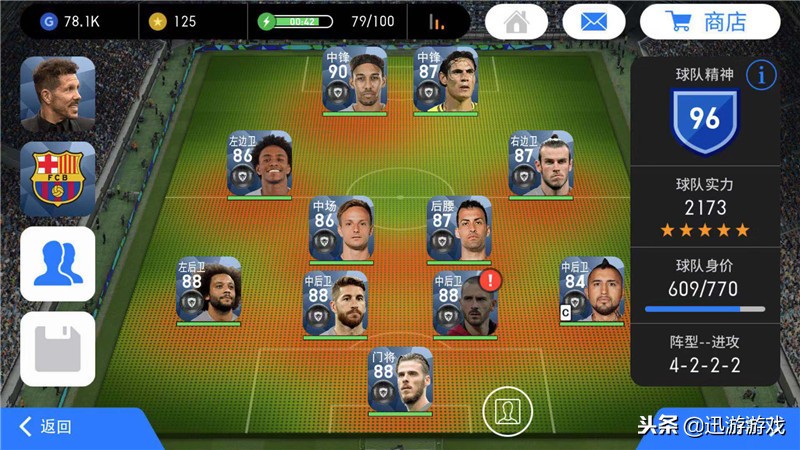
Task: Select the 后腰 87 midfielder card
Action: [x=459, y=229]
